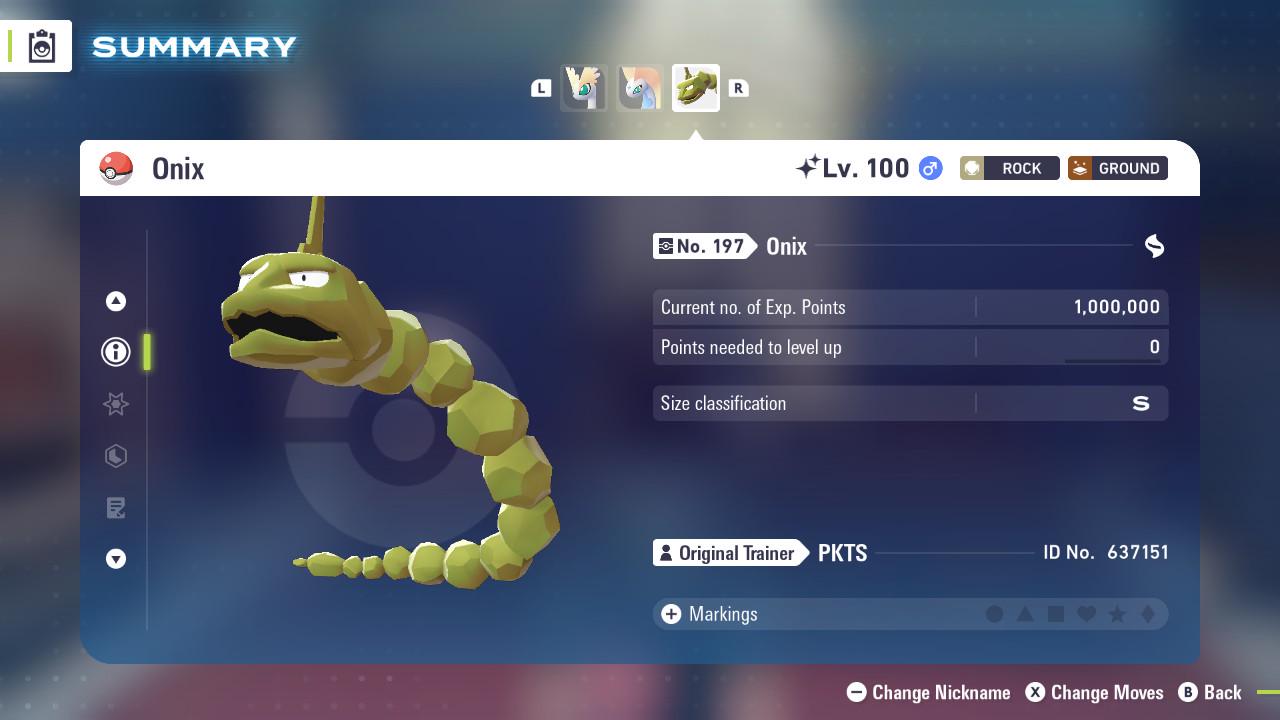Click the up arrow to view previous page
Image resolution: width=1280 pixels, height=720 pixels.
tap(115, 300)
